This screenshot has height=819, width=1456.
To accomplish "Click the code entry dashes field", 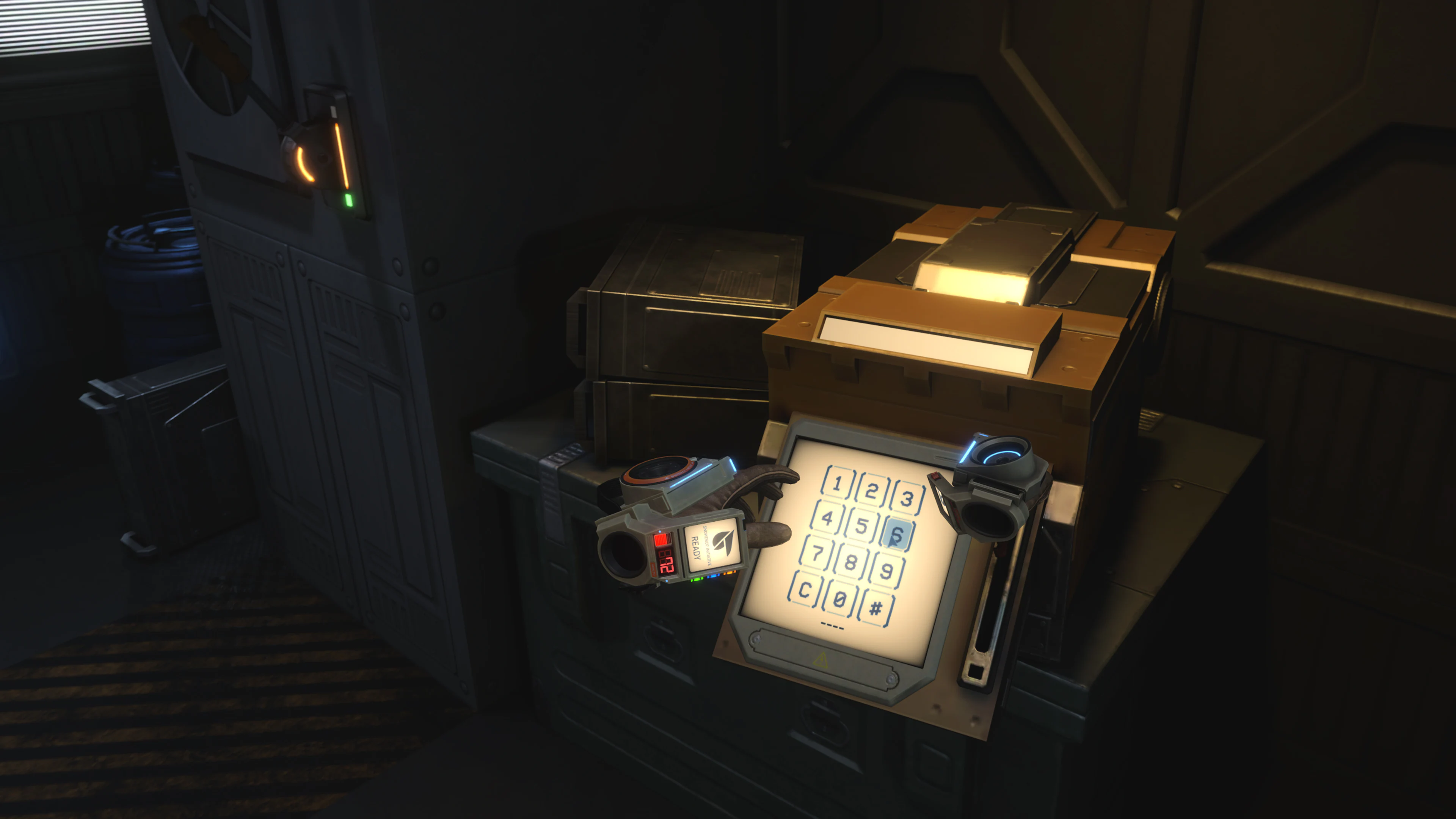I will [832, 626].
